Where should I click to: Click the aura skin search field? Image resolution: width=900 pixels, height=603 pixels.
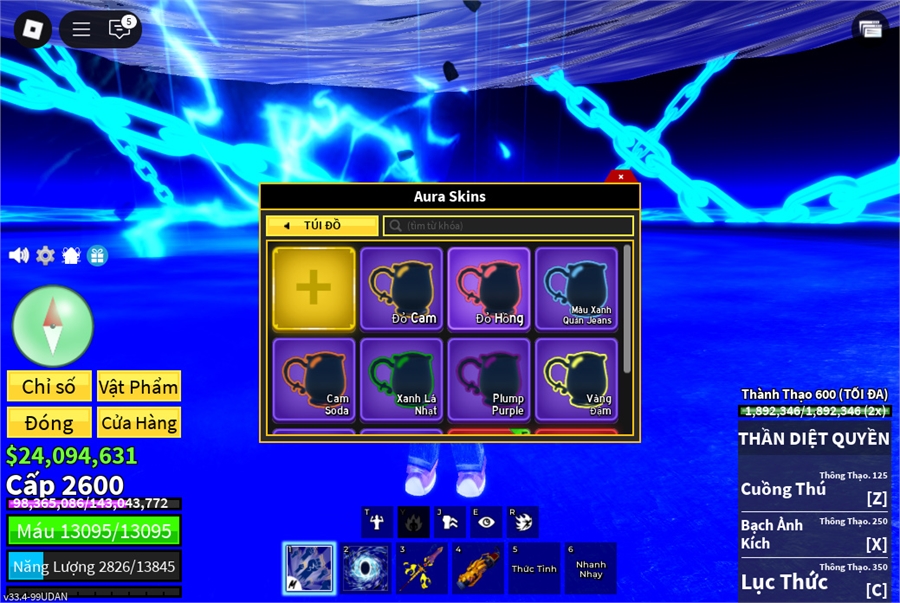(x=509, y=226)
